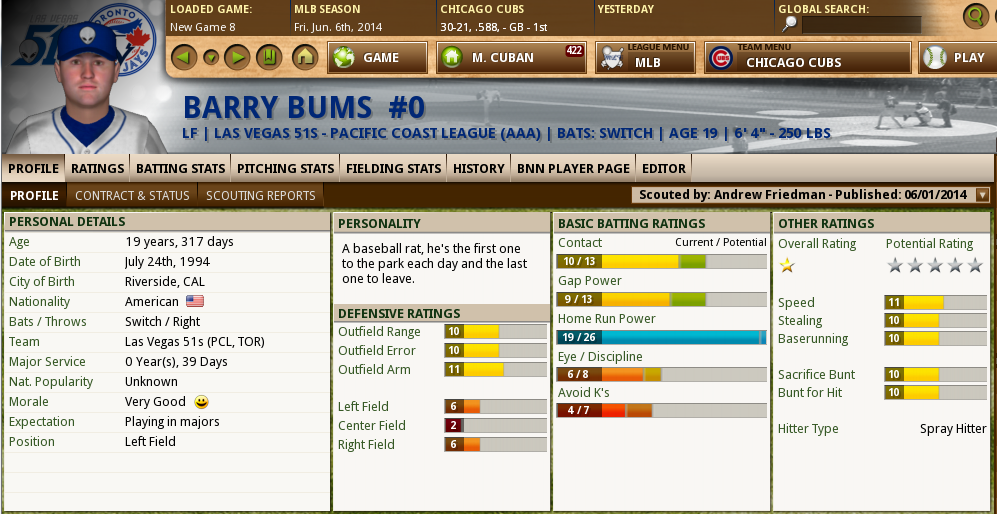
Task: Select the Contract & Status subtab
Action: click(132, 195)
